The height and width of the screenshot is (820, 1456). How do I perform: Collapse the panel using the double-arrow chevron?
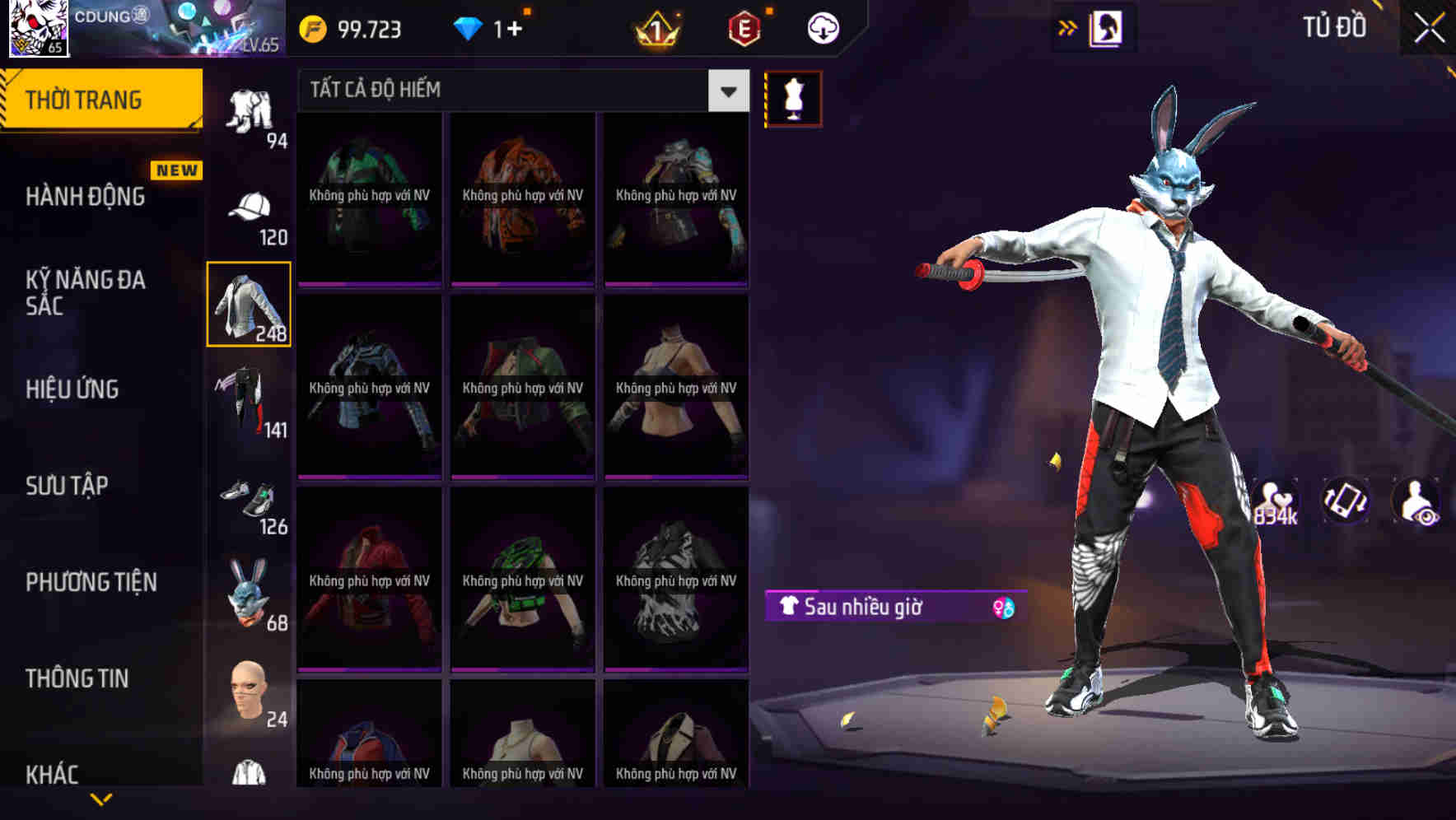pyautogui.click(x=1067, y=26)
